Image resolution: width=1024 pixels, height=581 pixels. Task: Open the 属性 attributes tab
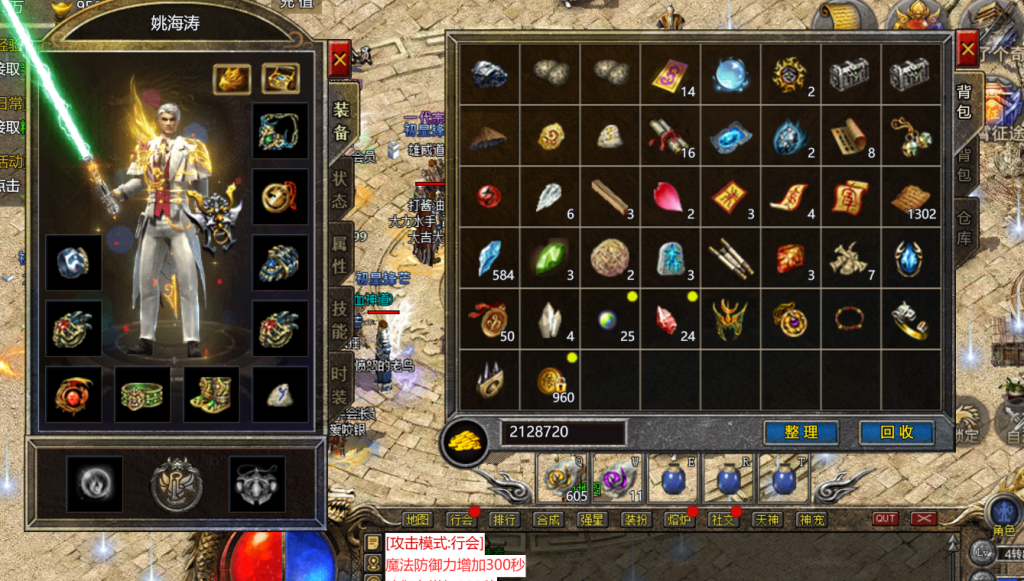340,257
